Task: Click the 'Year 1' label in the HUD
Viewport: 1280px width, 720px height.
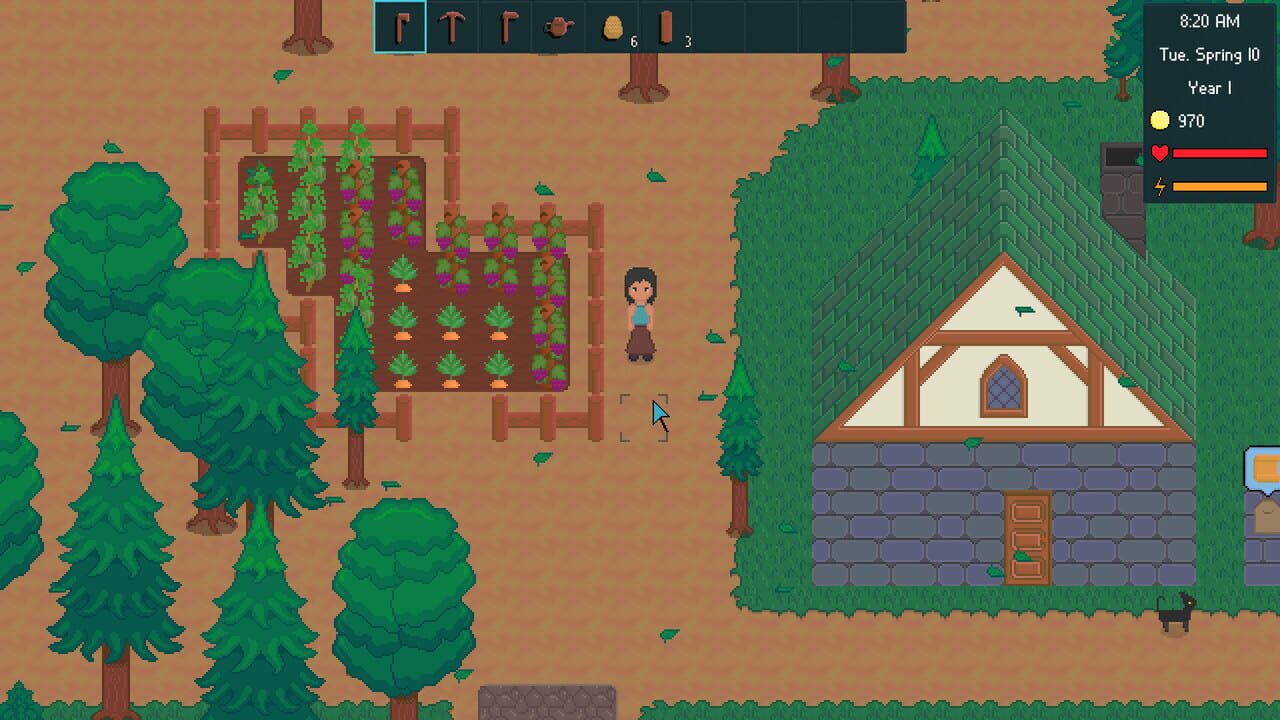Action: tap(1209, 88)
